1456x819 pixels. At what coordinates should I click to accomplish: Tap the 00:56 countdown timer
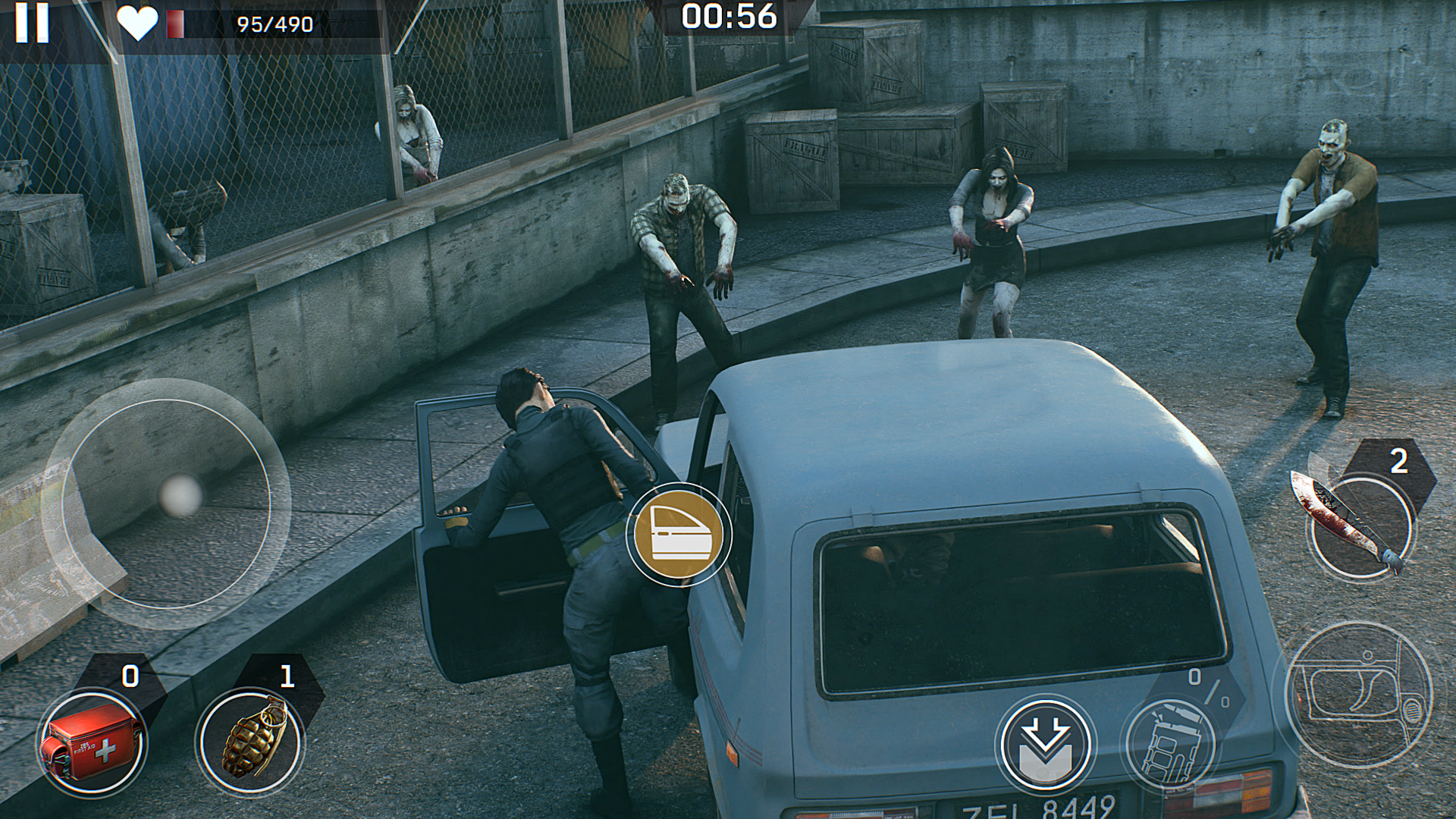(730, 19)
